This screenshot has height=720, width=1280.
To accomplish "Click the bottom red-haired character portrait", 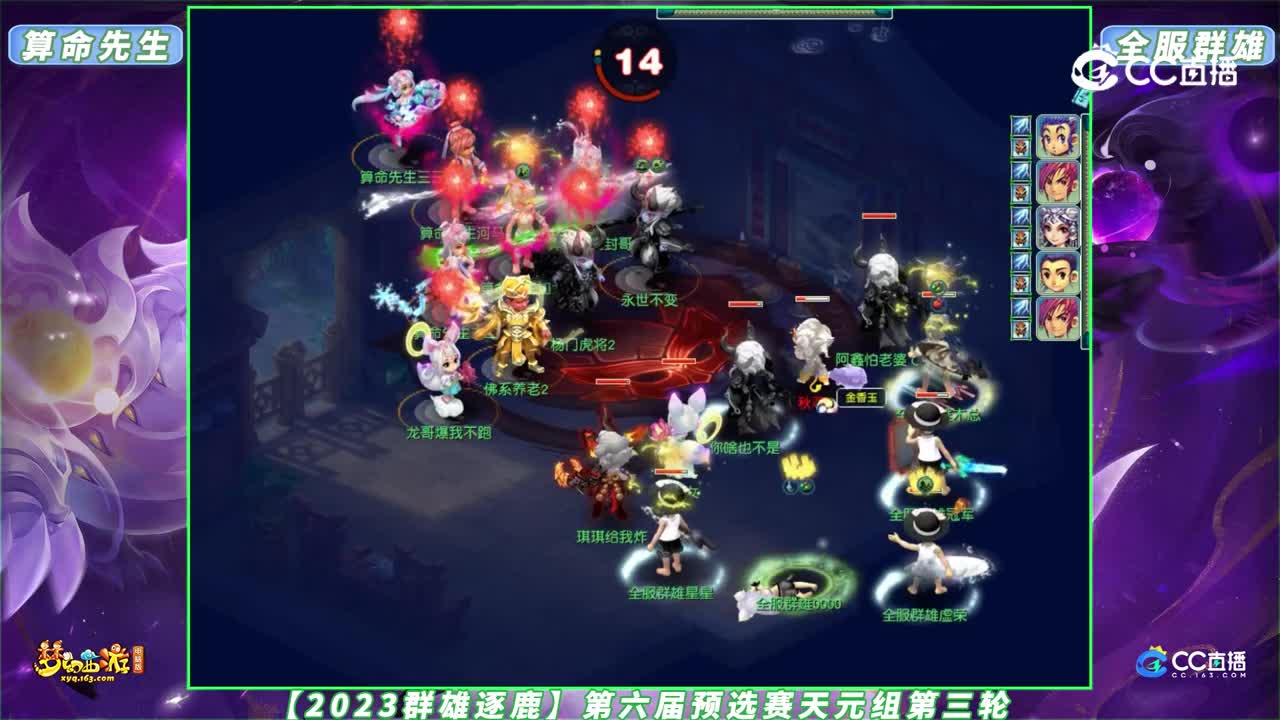I will (1058, 315).
